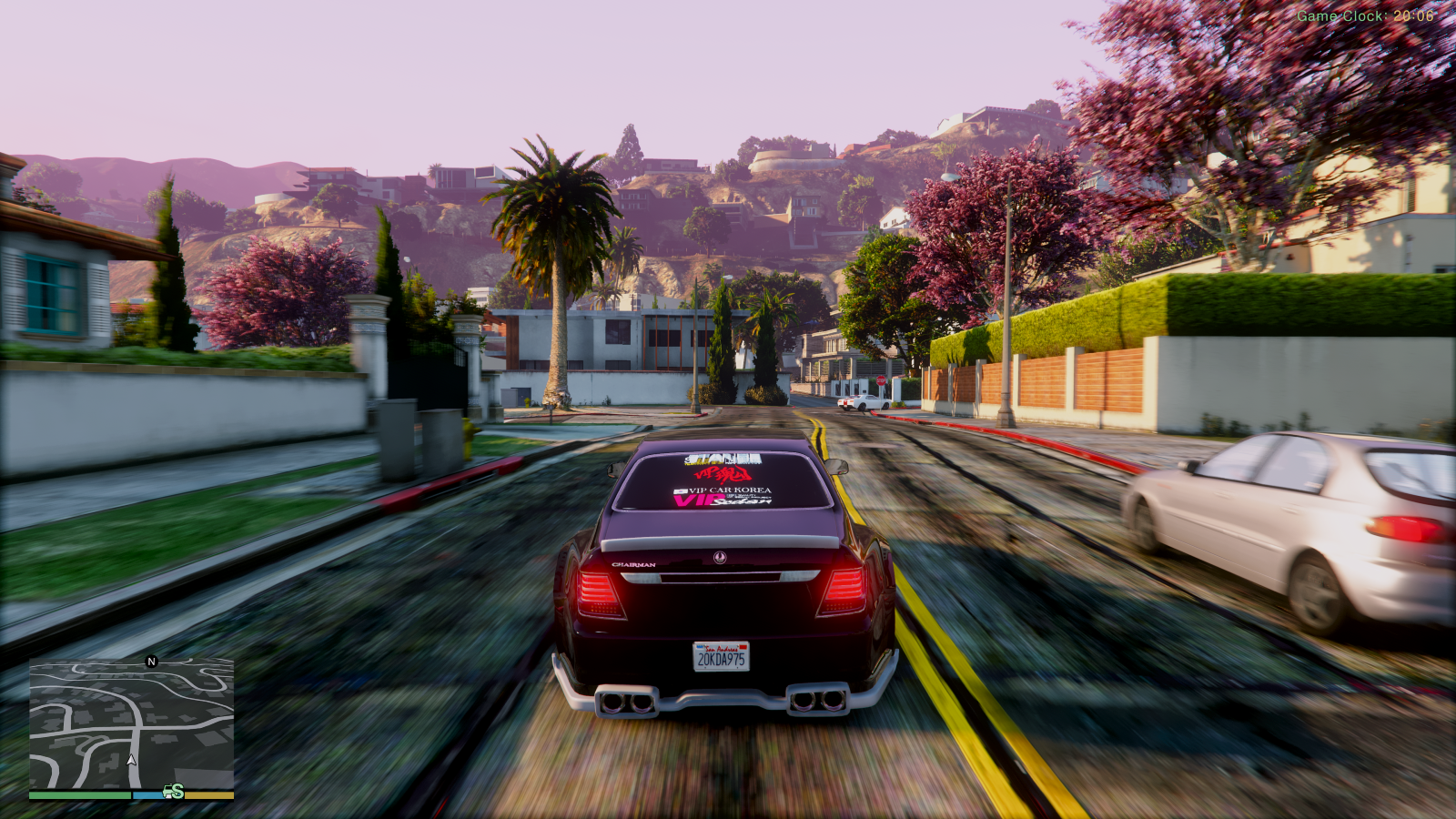Image resolution: width=1456 pixels, height=819 pixels.
Task: Click the North compass marker on the minimap
Action: click(x=151, y=662)
